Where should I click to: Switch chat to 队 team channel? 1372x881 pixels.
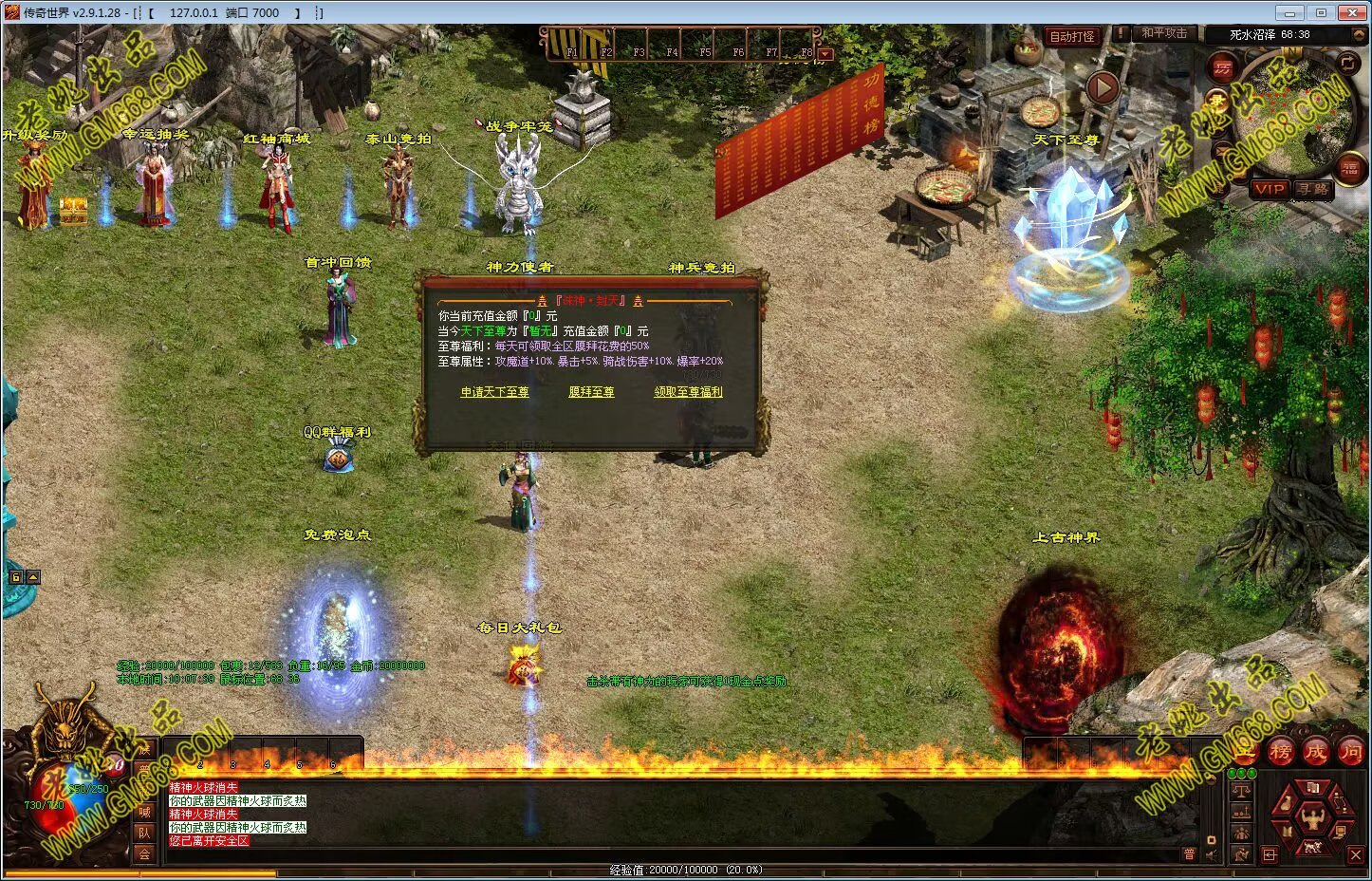click(x=144, y=833)
